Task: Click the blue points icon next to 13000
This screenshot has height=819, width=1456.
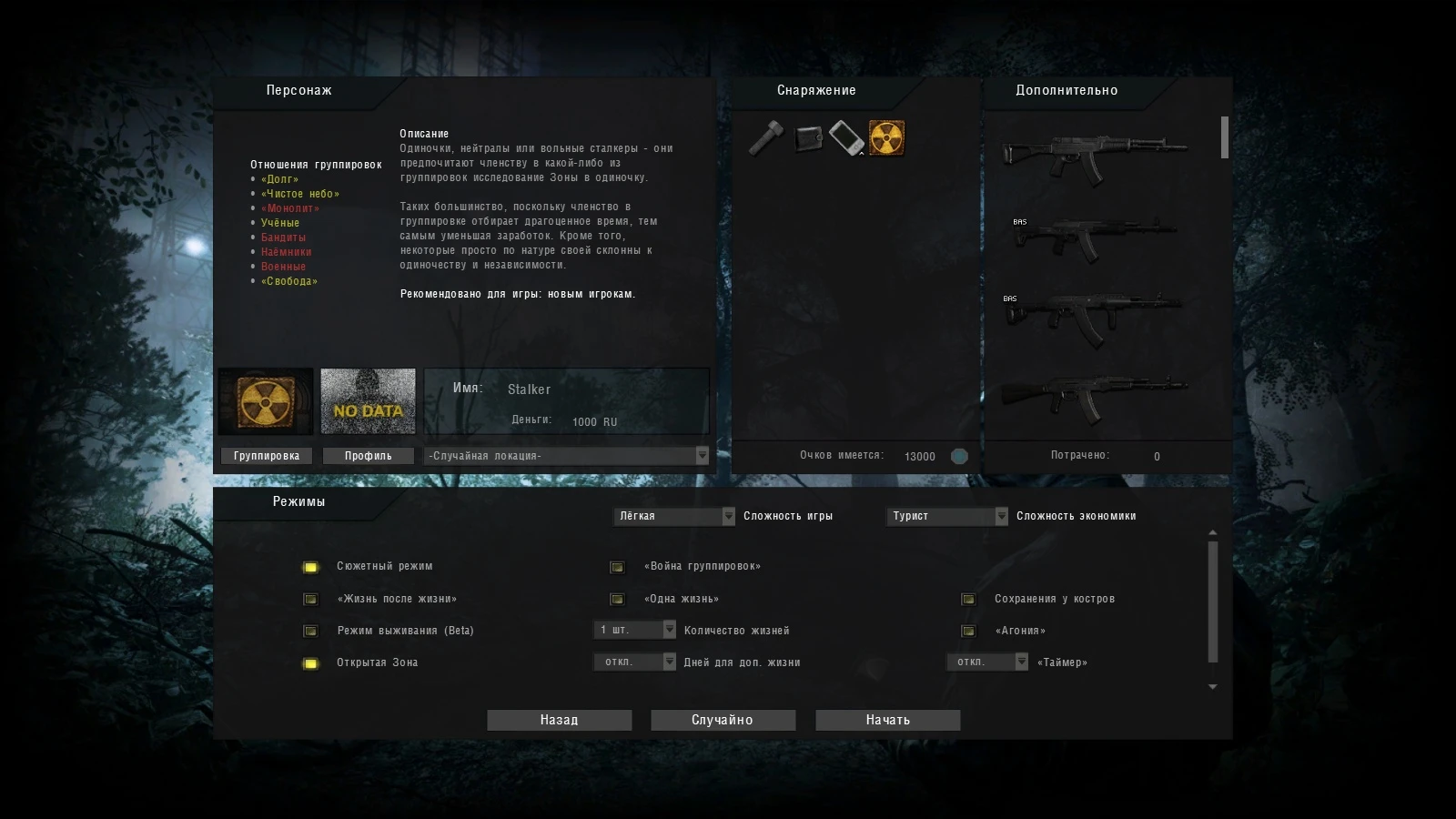Action: click(959, 456)
